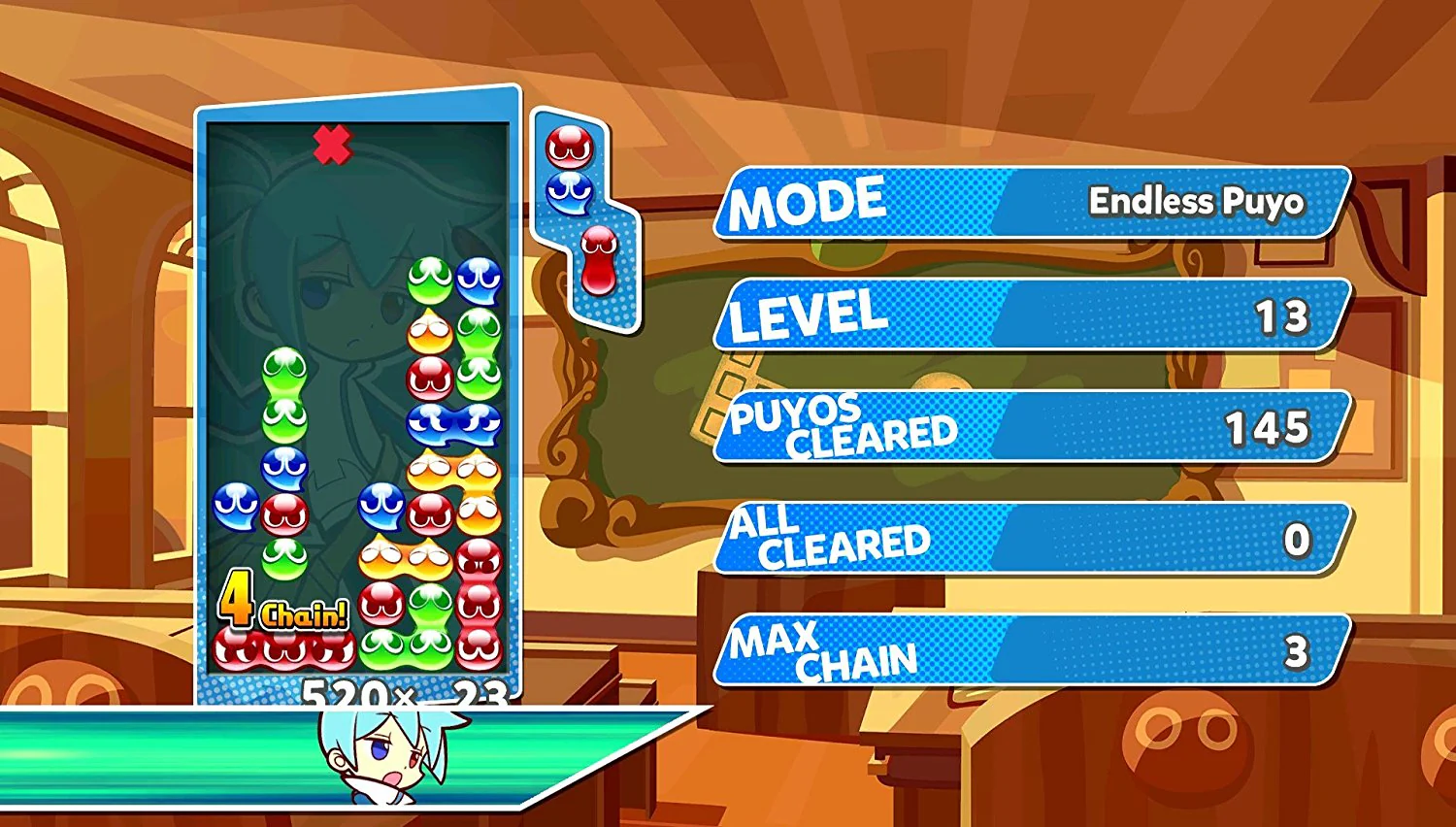Click the ALL CLEARED stat showing 0

pyautogui.click(x=1024, y=539)
